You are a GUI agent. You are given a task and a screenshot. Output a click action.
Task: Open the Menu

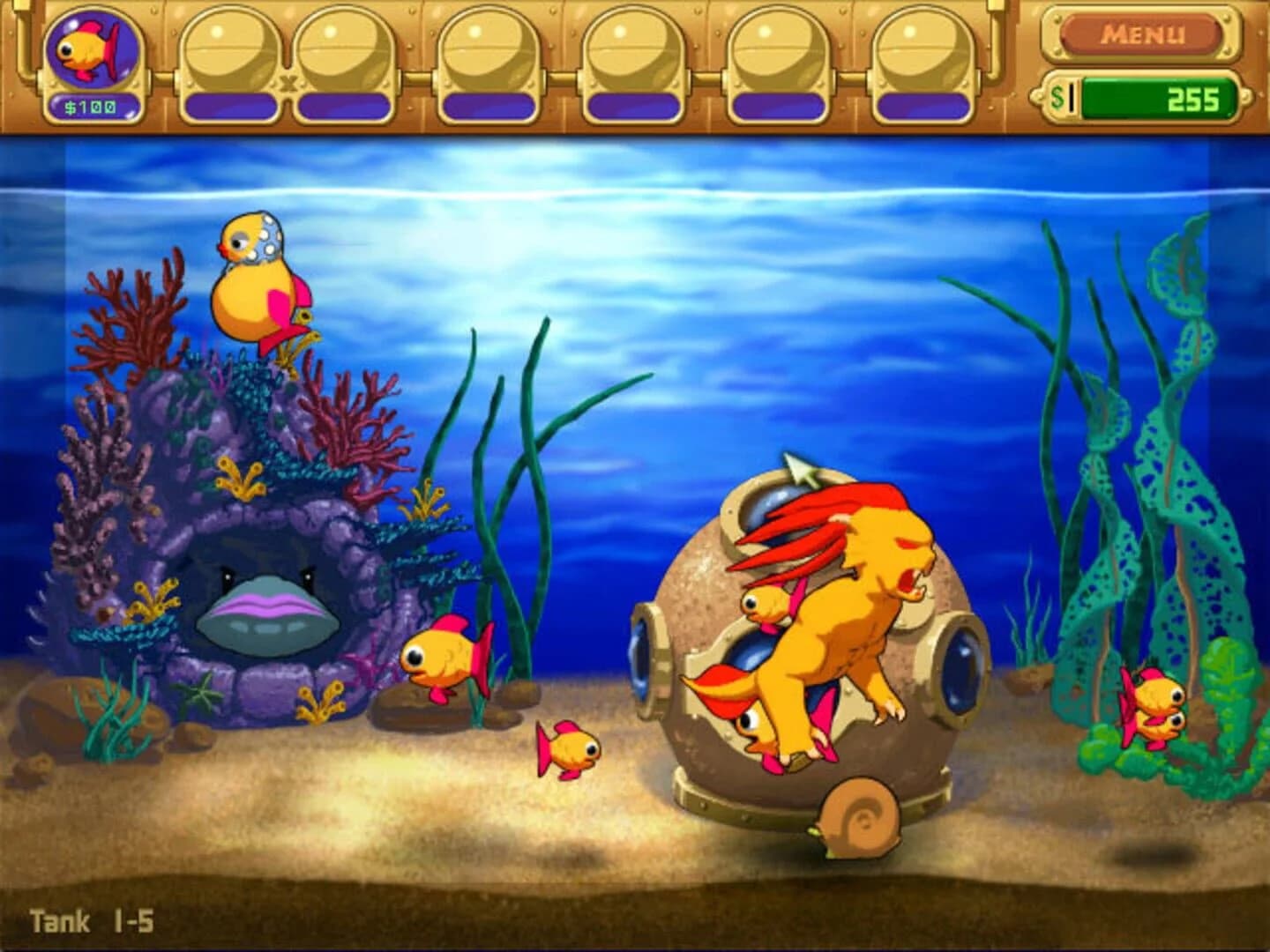1143,35
